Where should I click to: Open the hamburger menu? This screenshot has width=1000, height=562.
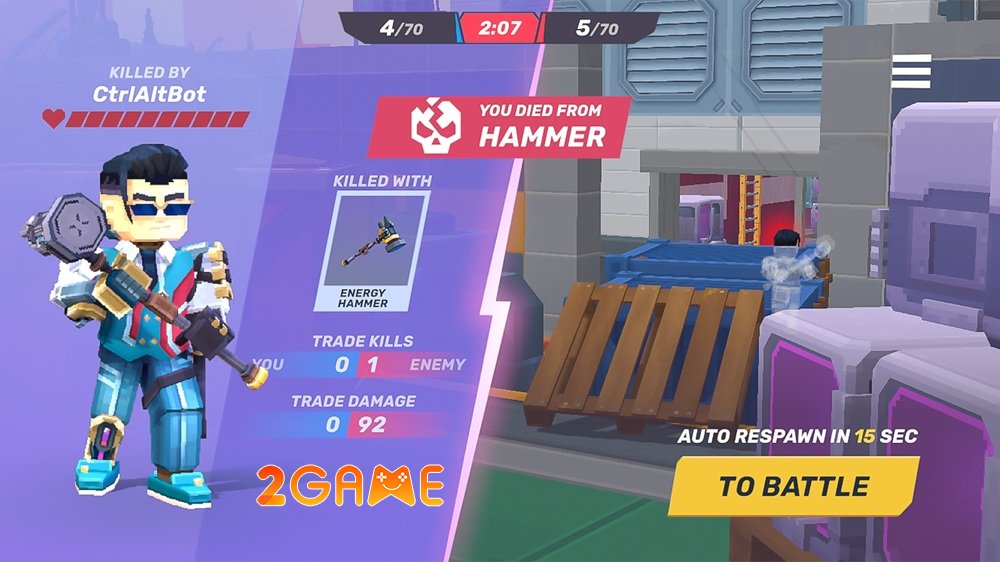[x=911, y=71]
